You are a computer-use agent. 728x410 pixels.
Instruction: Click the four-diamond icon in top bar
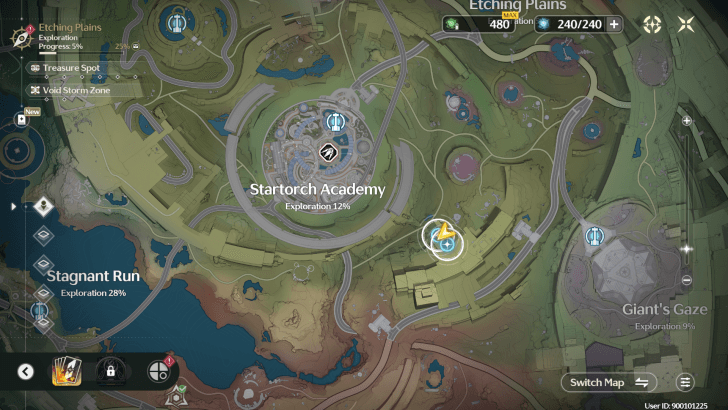[x=652, y=24]
